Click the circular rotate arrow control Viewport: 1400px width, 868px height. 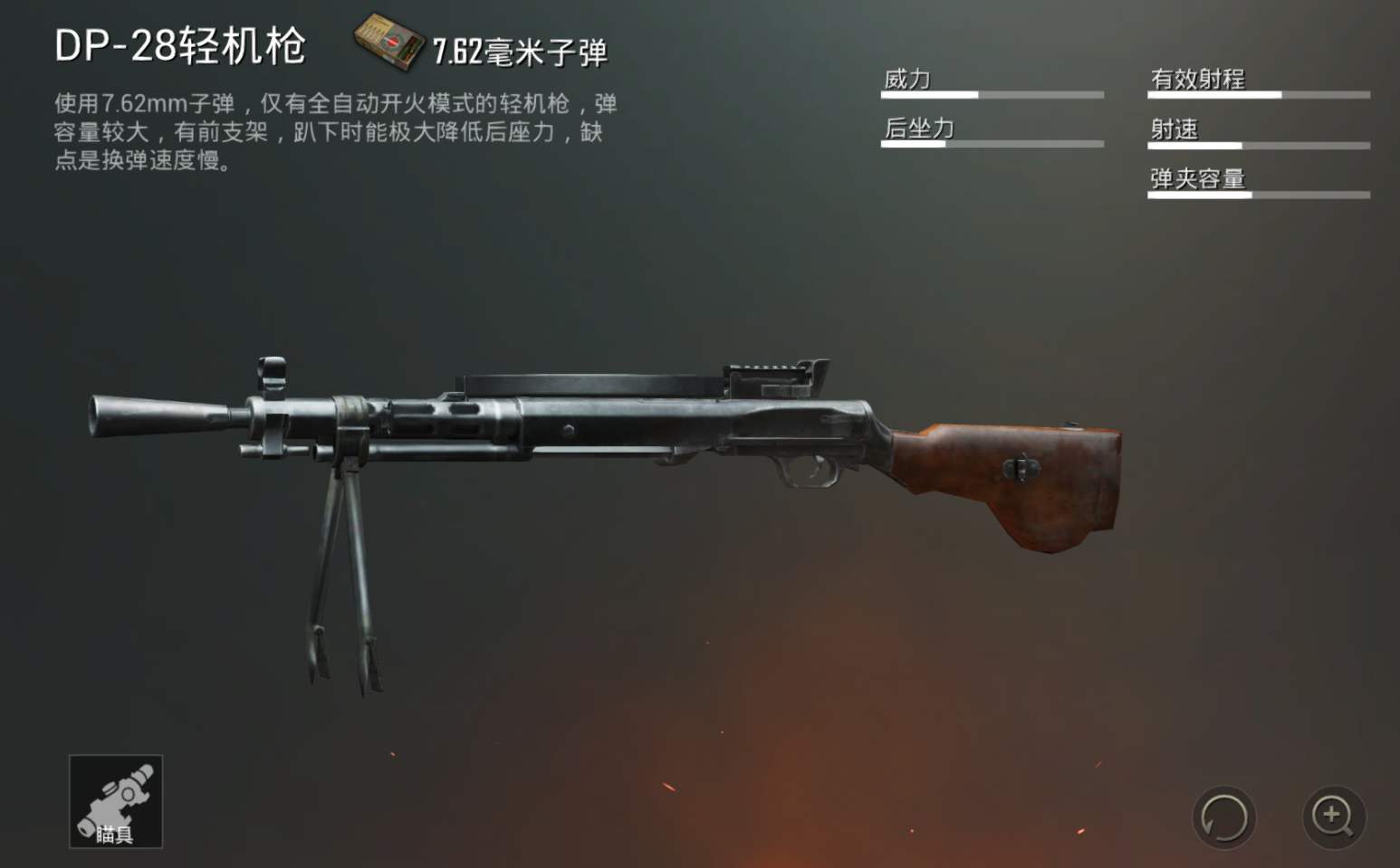[1224, 816]
